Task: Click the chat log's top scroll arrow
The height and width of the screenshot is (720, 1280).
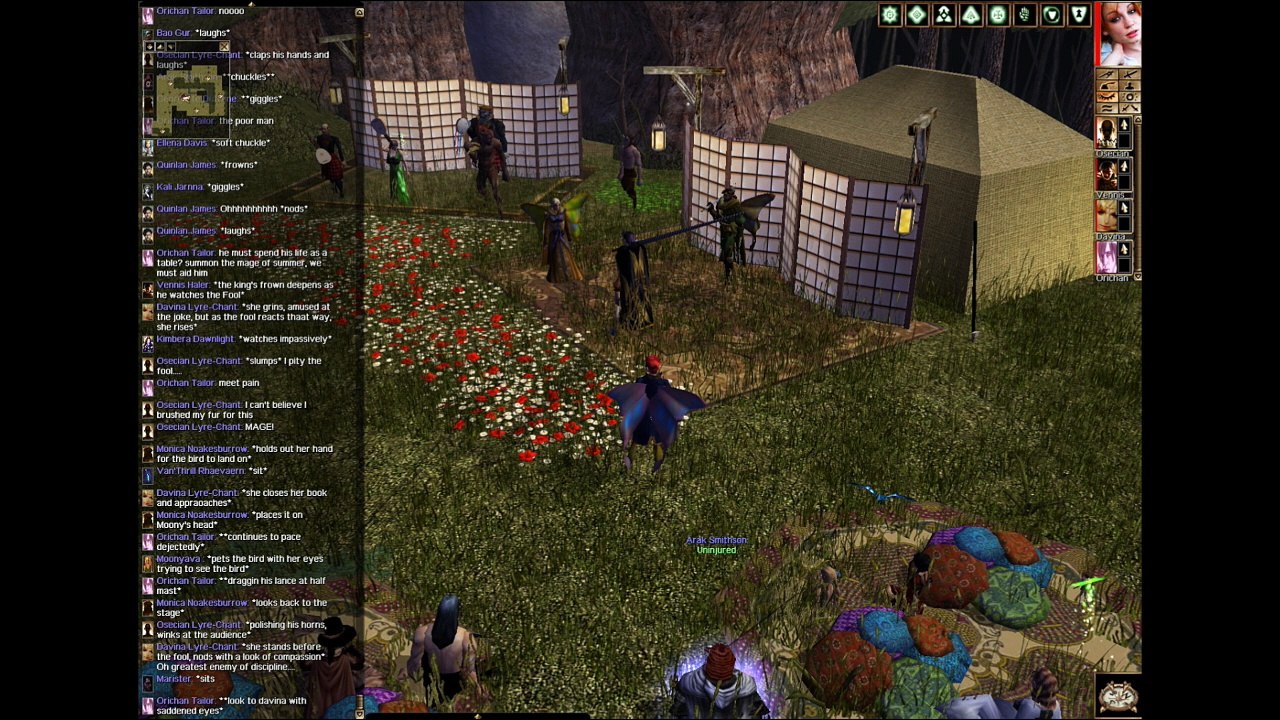Action: (359, 13)
